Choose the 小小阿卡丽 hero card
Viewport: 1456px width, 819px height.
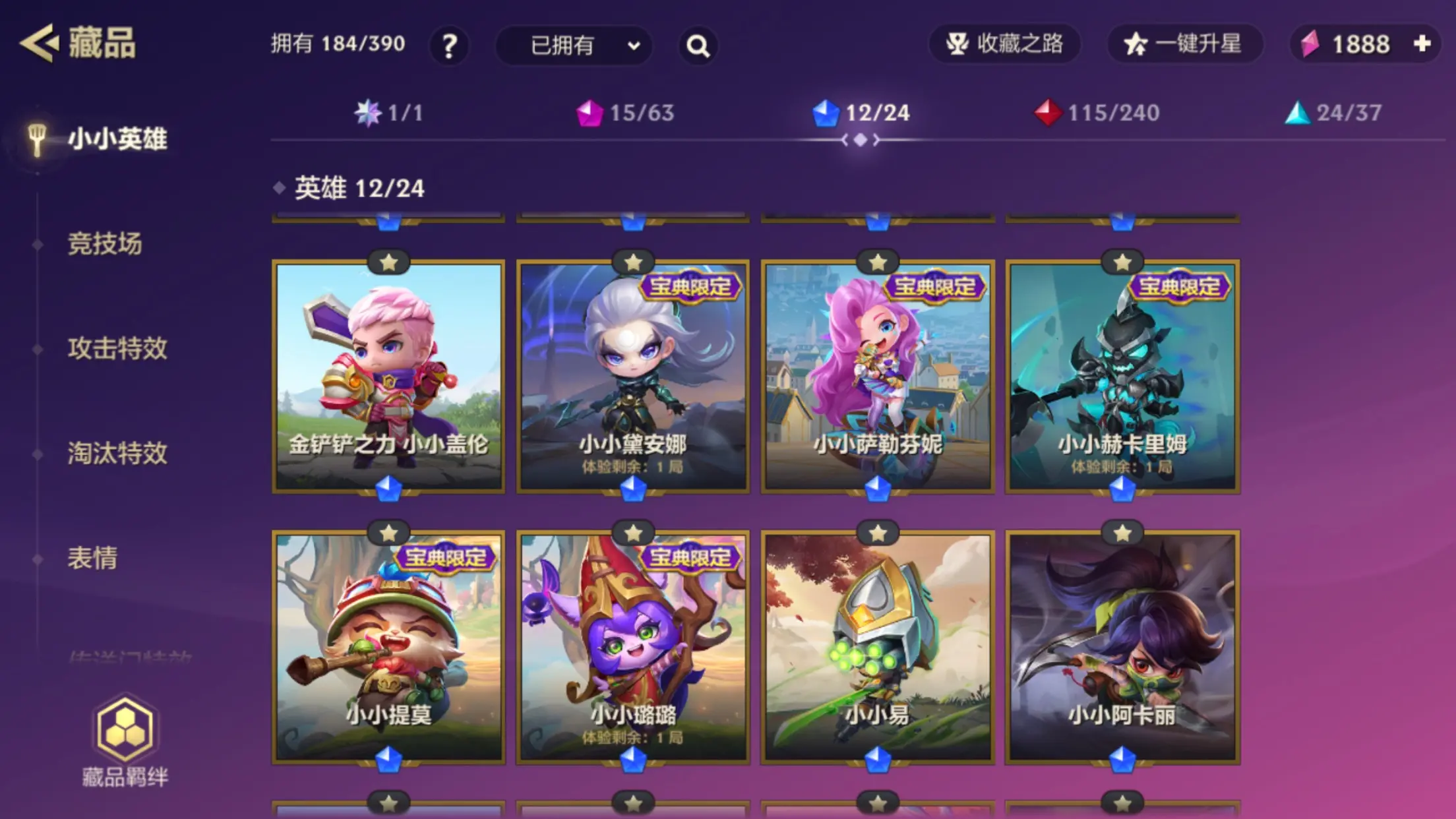coord(1122,646)
